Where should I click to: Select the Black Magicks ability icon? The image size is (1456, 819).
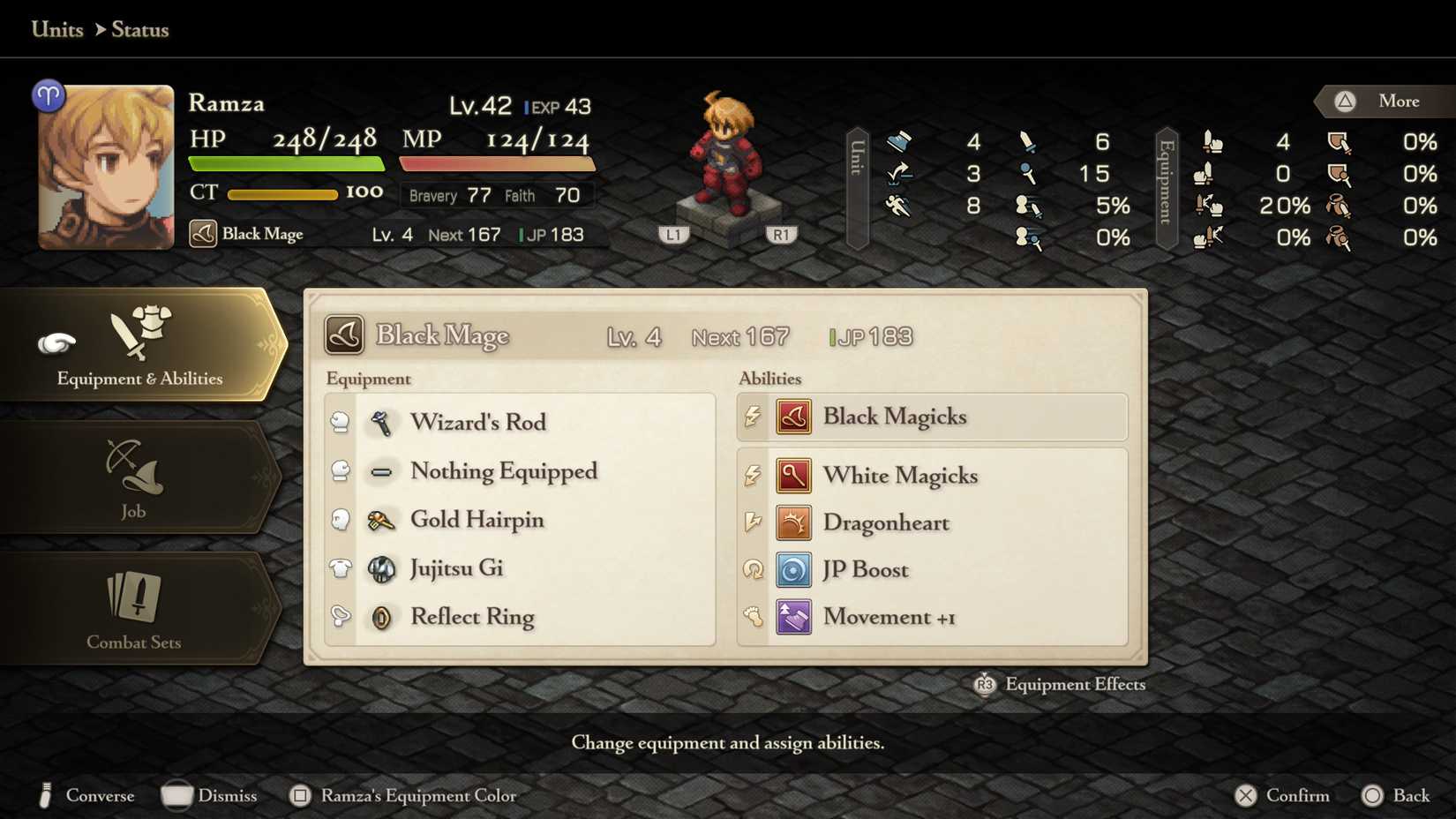(793, 417)
